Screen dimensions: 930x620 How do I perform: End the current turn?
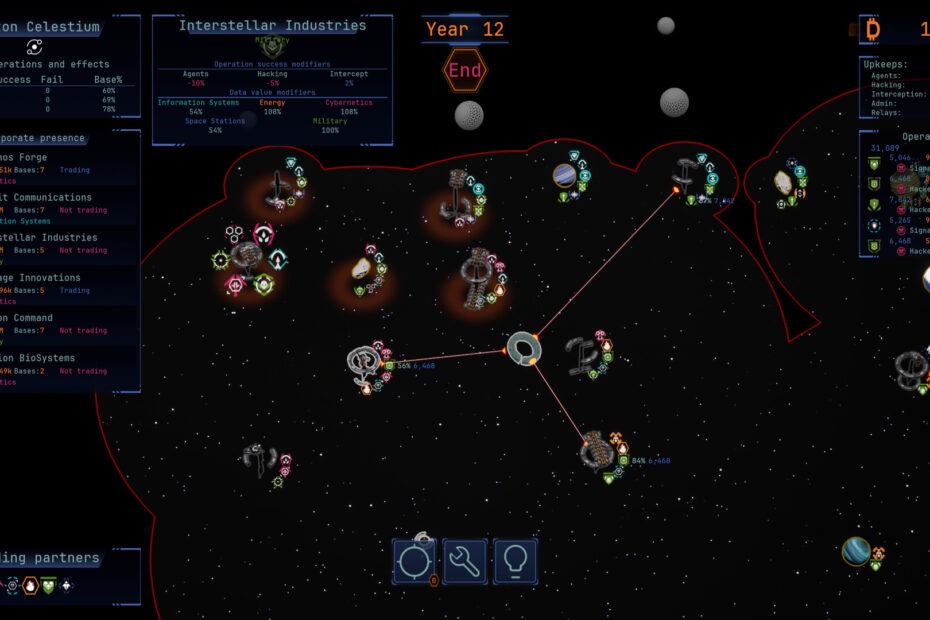[465, 71]
